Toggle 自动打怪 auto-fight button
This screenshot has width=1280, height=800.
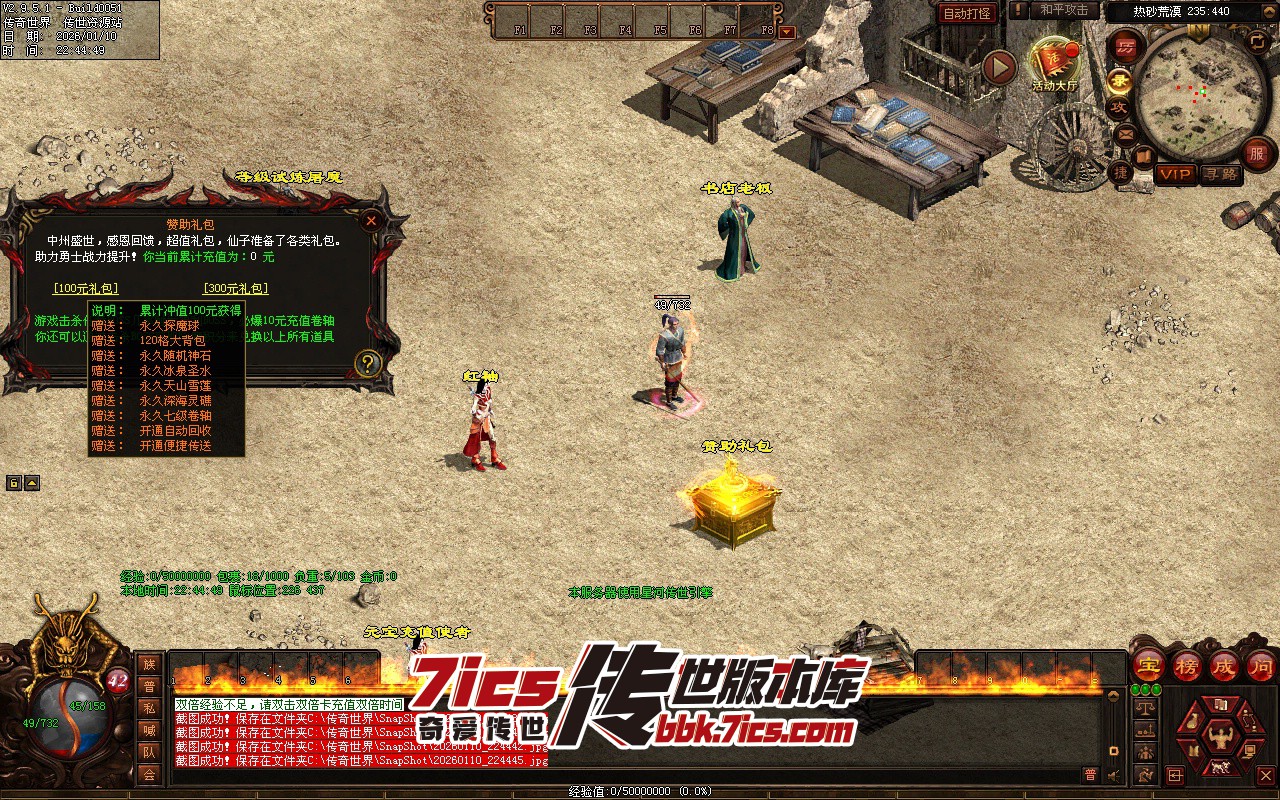[x=967, y=13]
